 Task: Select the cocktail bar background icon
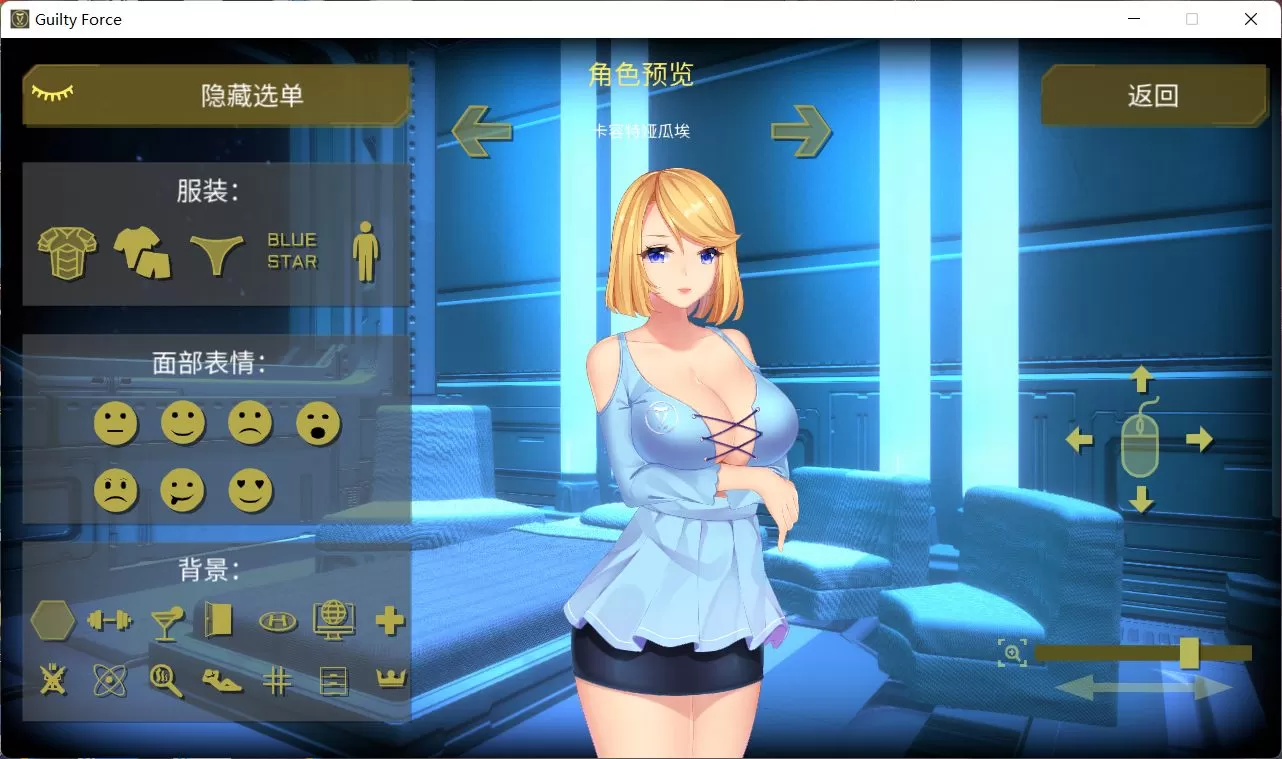point(166,621)
